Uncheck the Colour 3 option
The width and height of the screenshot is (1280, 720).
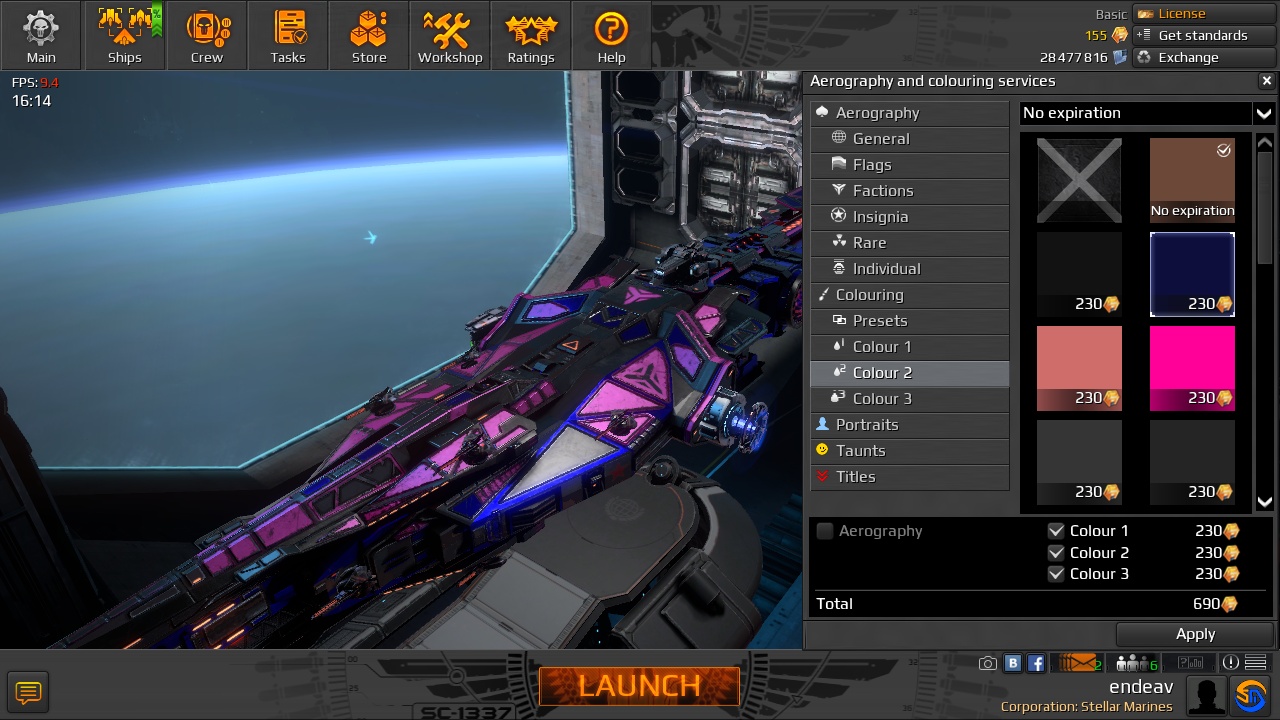point(1057,574)
